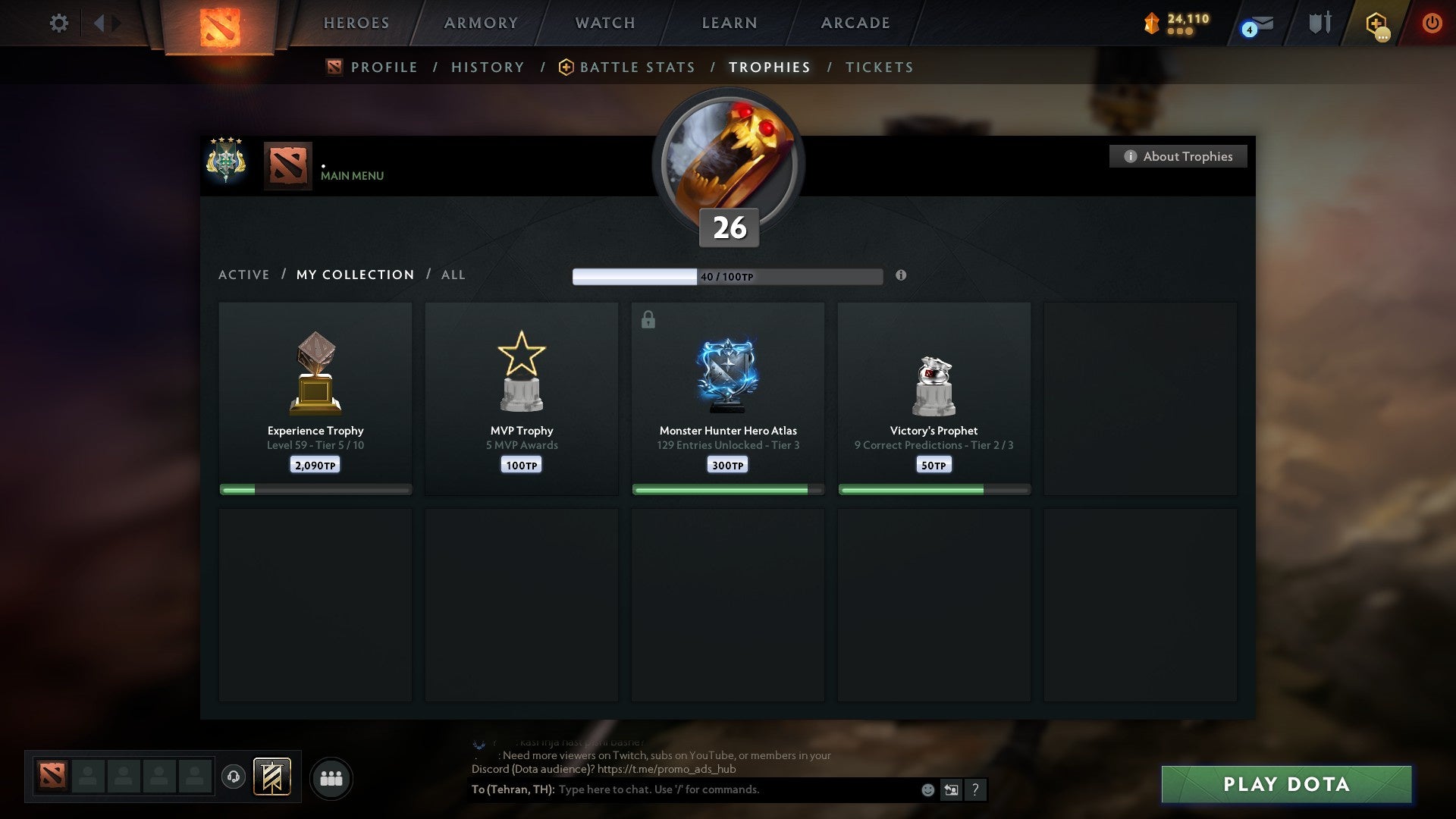Open the friends list people icon
Screen dimensions: 1456x819
pos(331,778)
